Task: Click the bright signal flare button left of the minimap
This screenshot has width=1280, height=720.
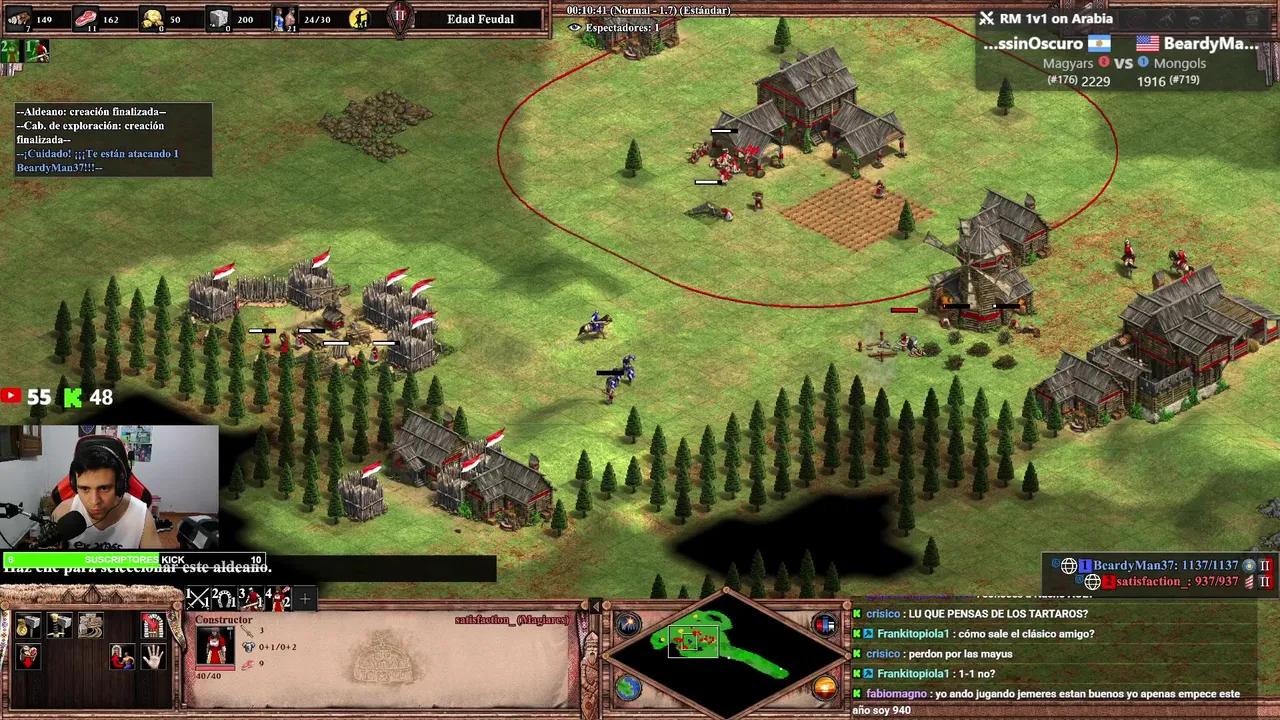Action: click(628, 625)
